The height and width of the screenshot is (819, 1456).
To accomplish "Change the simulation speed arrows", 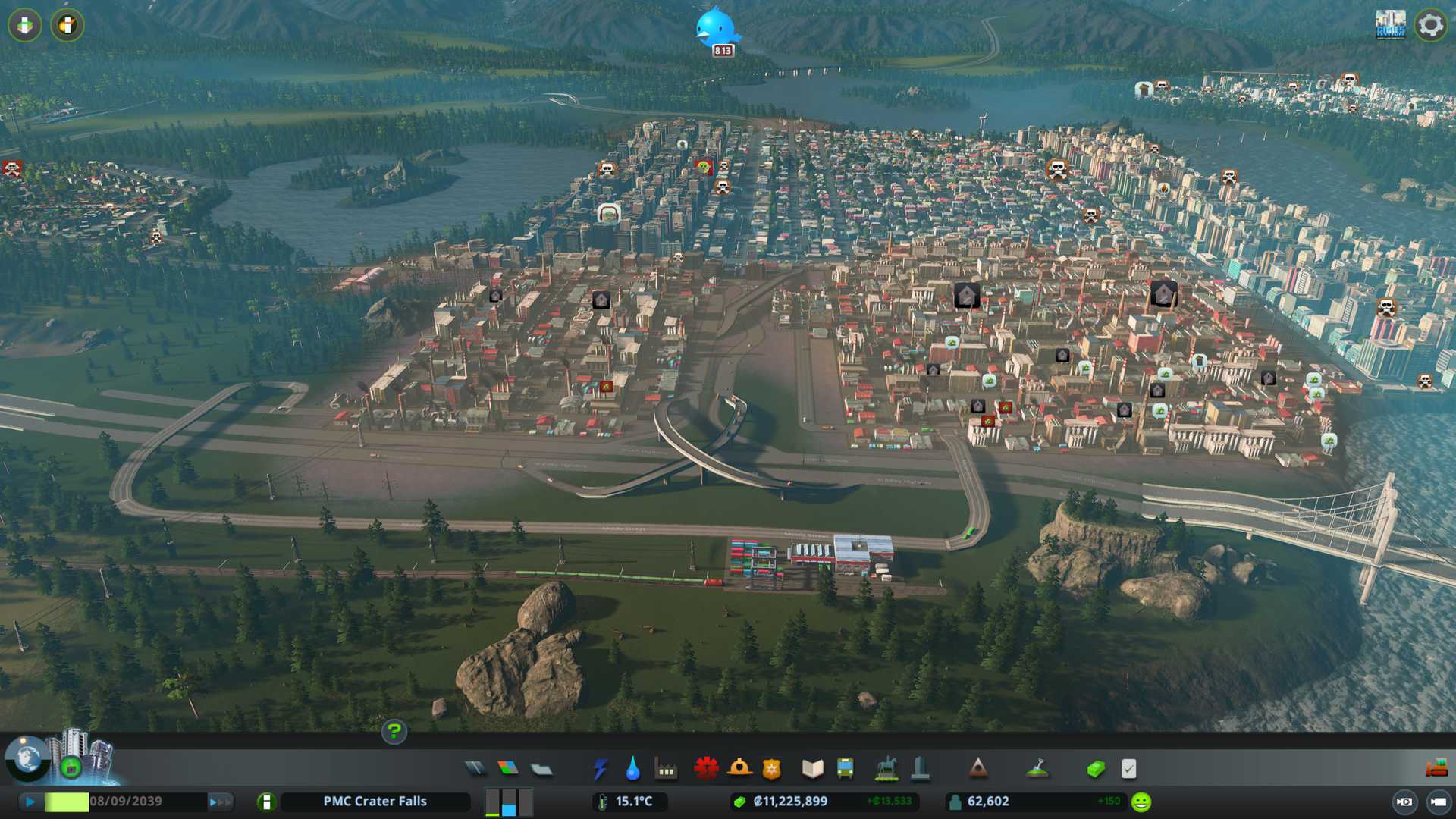I will (x=219, y=802).
